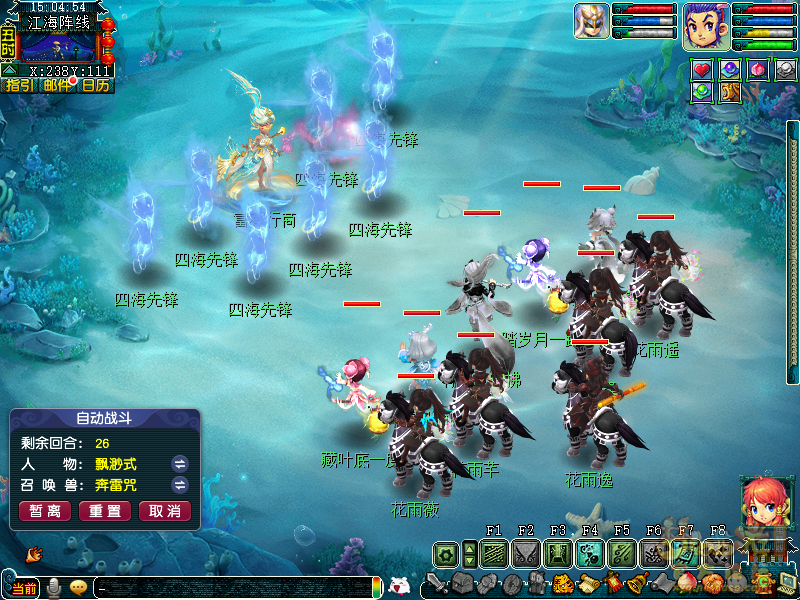
Task: Reset auto-battle with the 重置 button
Action: [x=105, y=511]
